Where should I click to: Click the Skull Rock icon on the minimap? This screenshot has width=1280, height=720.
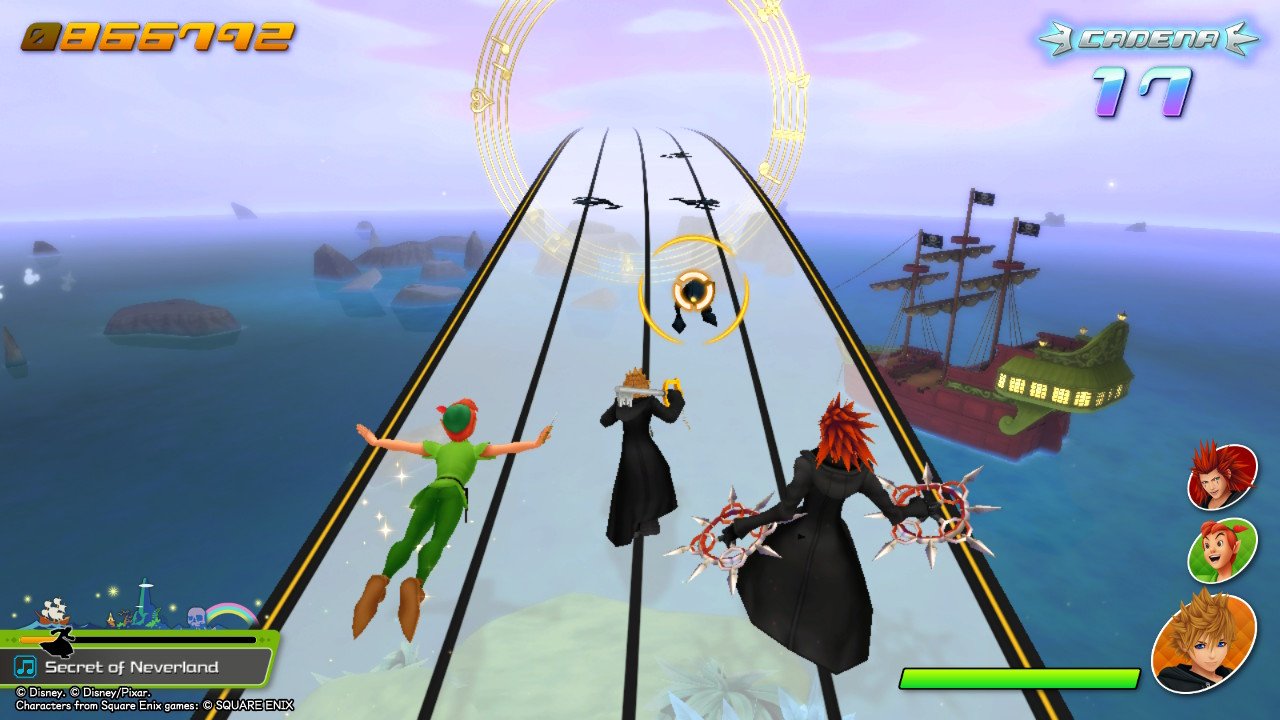[197, 616]
